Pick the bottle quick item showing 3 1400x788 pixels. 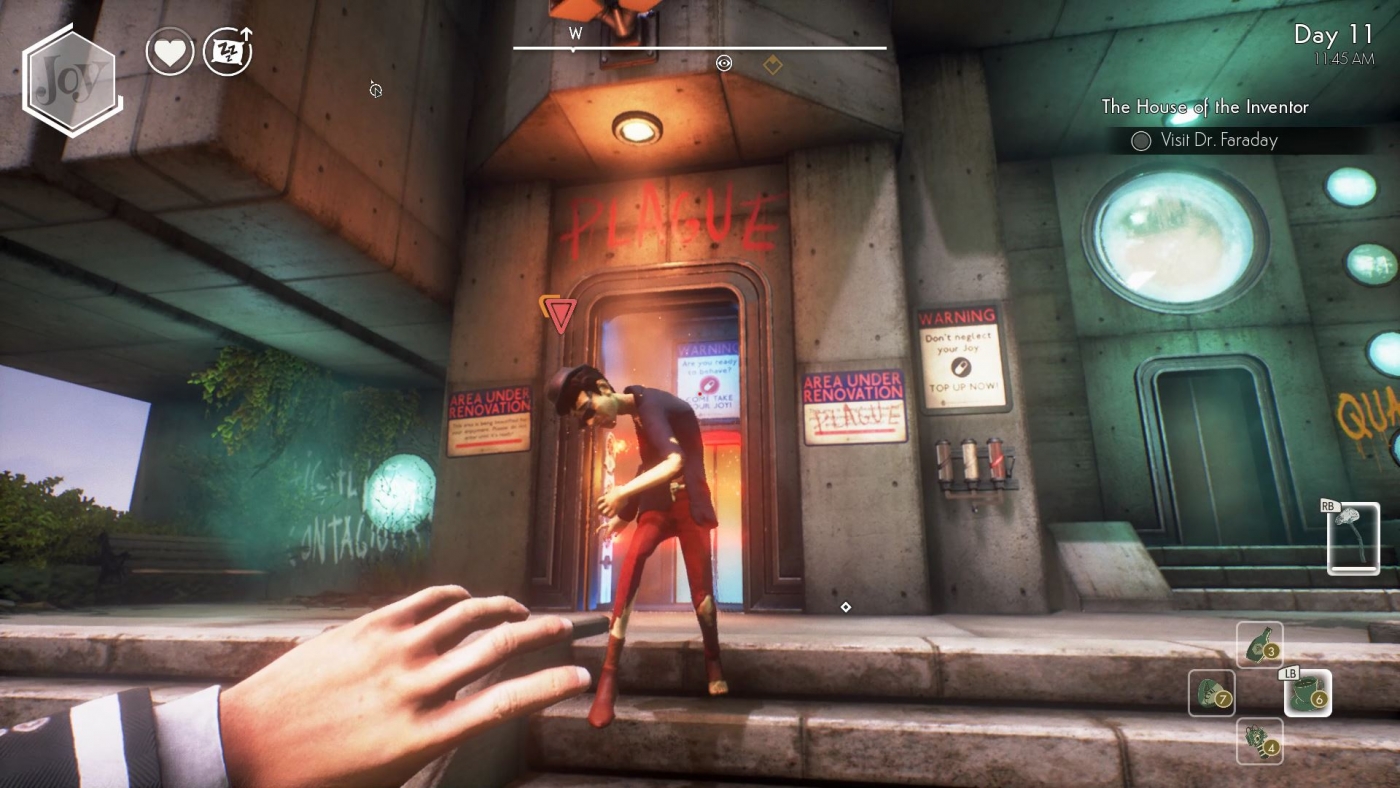point(1259,645)
